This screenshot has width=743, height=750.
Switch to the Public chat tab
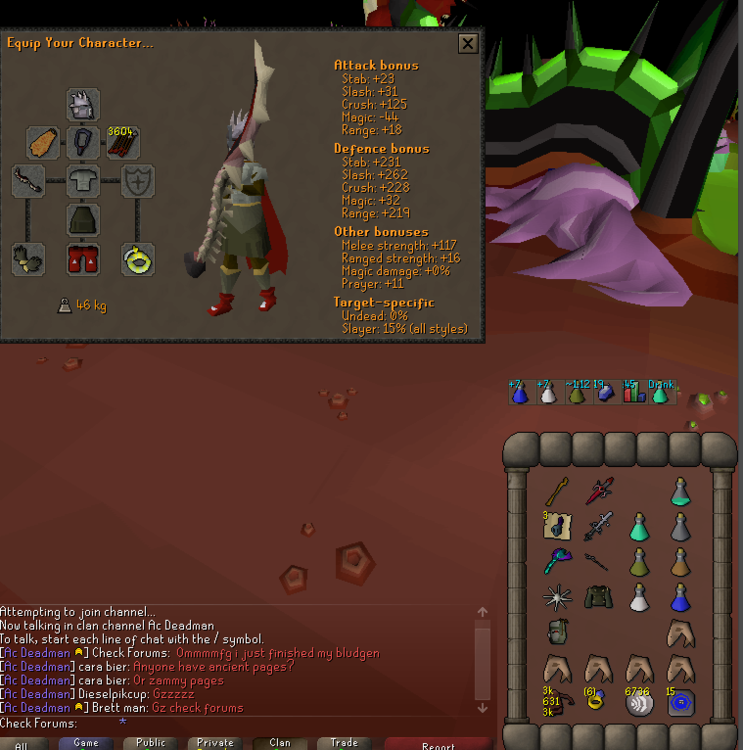click(x=151, y=743)
